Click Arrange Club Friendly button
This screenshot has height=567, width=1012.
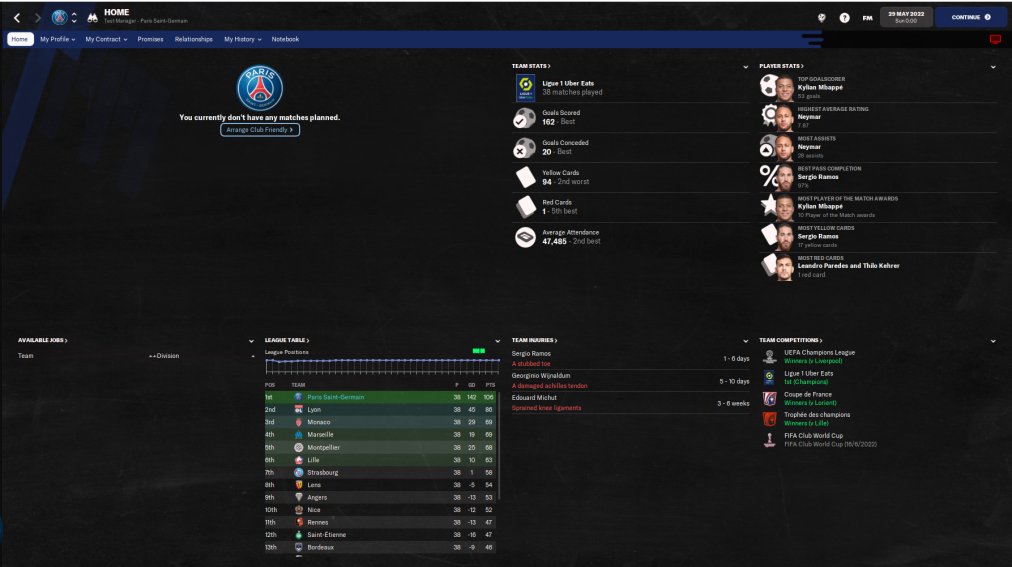click(x=260, y=130)
